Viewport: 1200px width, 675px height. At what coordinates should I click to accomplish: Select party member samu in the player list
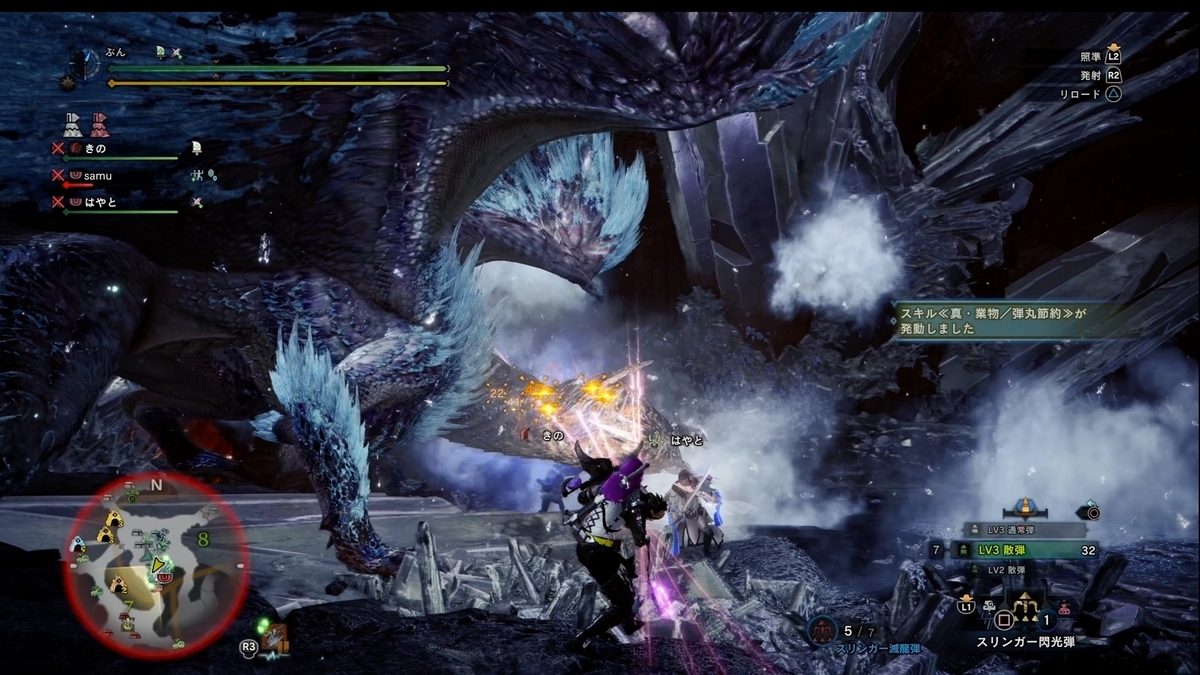pos(96,175)
